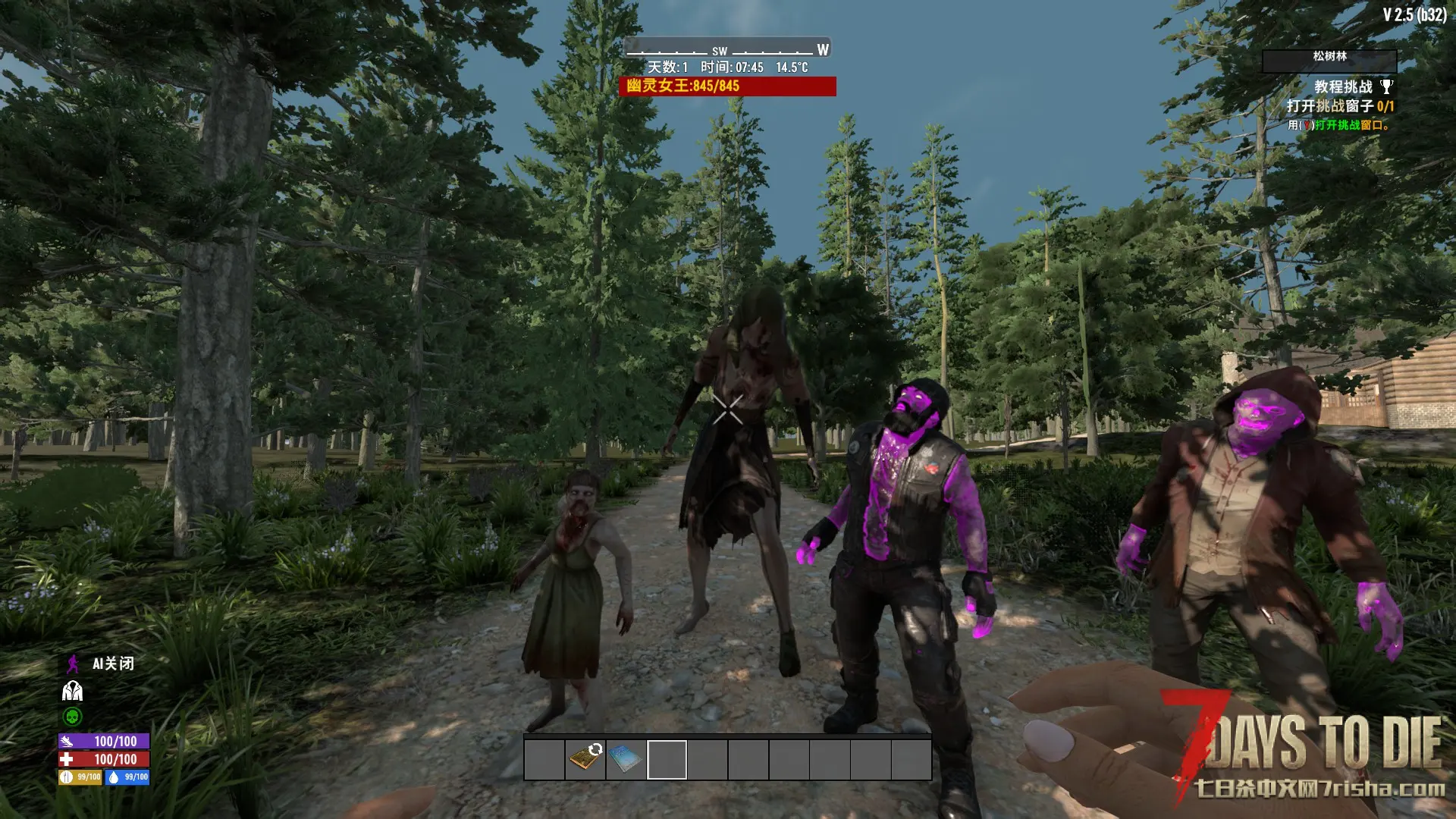The height and width of the screenshot is (819, 1456).
Task: Open the tutorial challenge trophy icon
Action: (x=1386, y=86)
